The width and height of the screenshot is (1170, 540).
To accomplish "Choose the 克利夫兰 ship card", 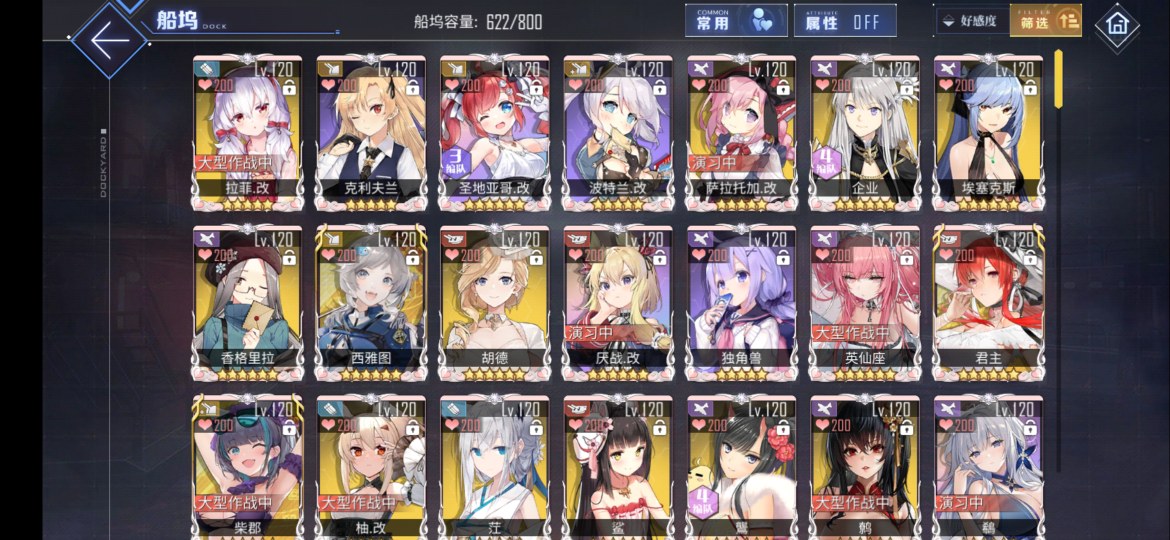I will click(371, 130).
